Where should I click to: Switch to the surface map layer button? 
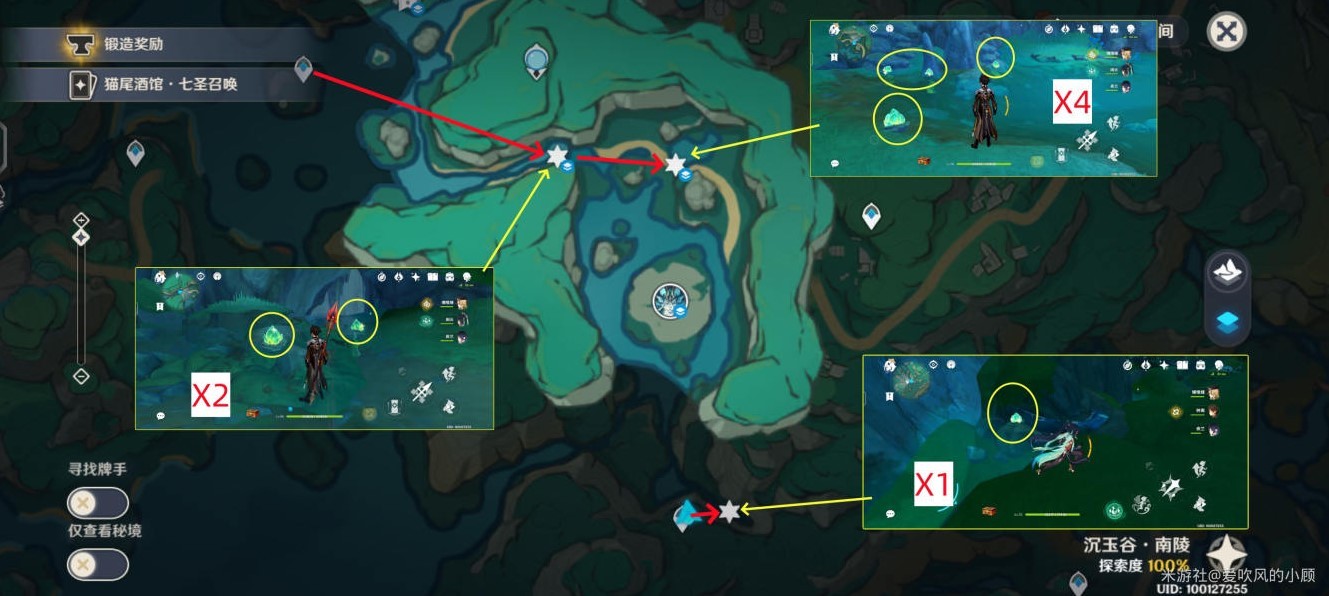(x=1229, y=270)
